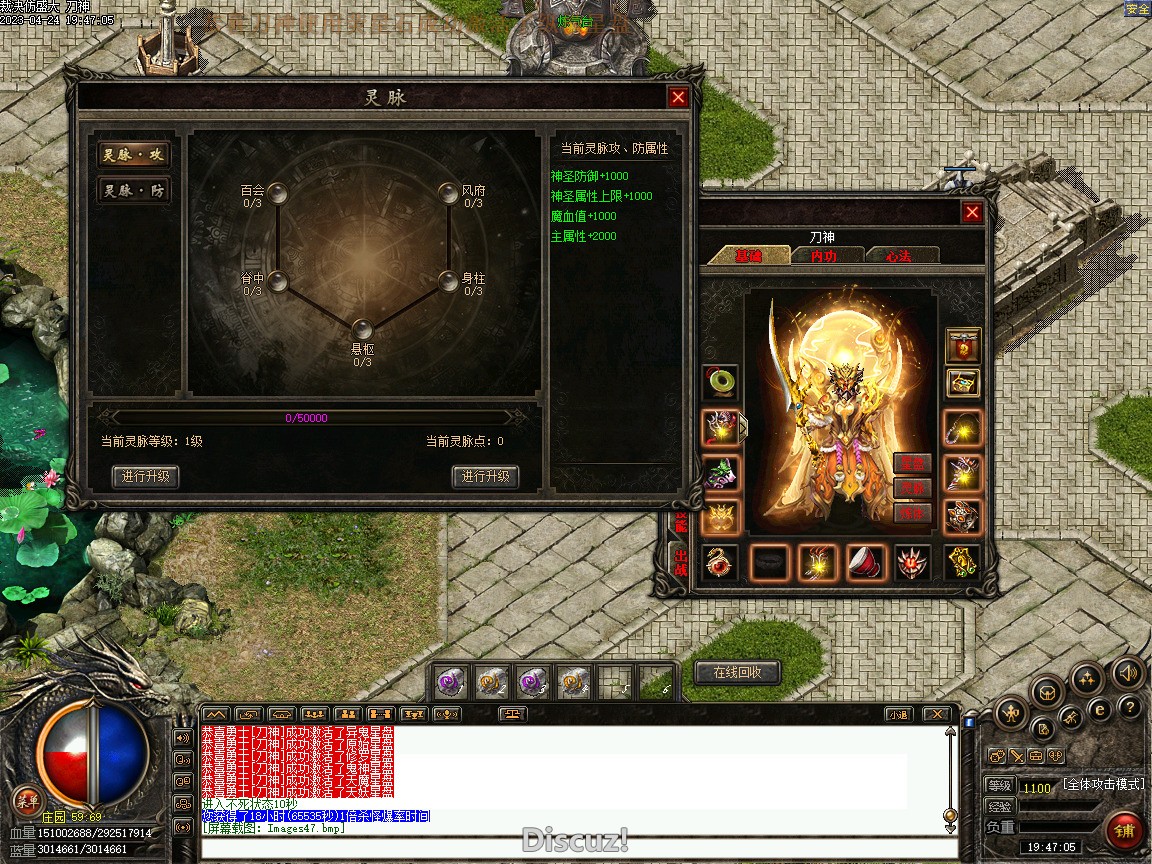Click the 在线回收 online recycle button
The width and height of the screenshot is (1152, 864).
(737, 673)
